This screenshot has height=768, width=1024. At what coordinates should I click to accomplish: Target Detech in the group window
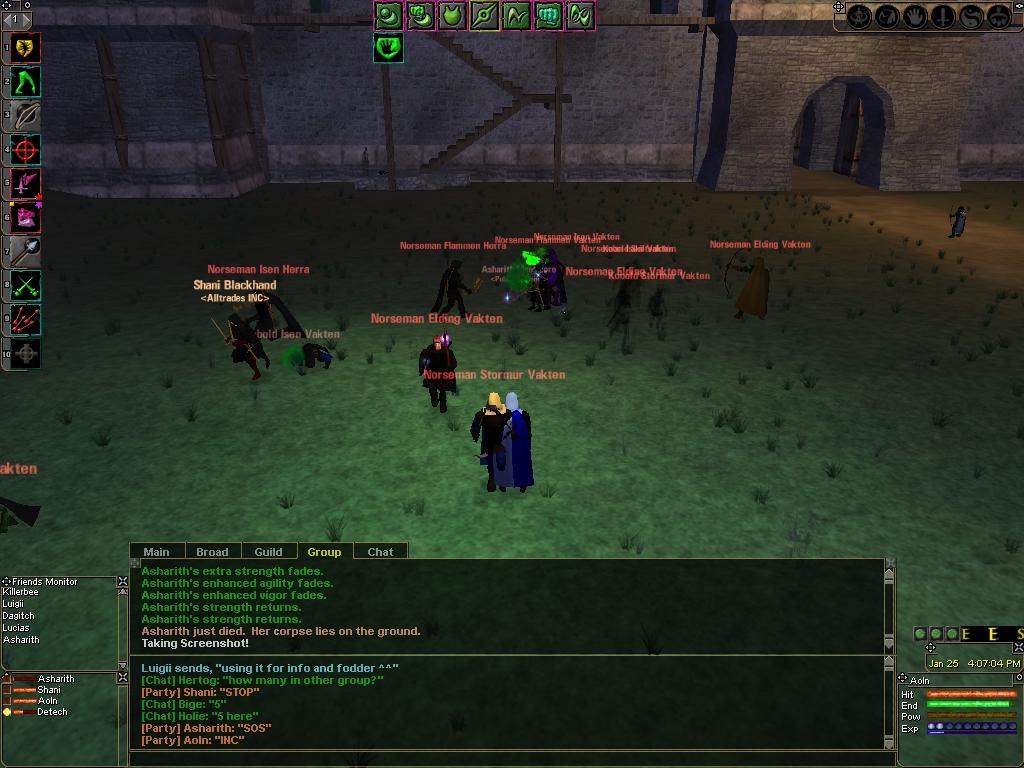52,712
